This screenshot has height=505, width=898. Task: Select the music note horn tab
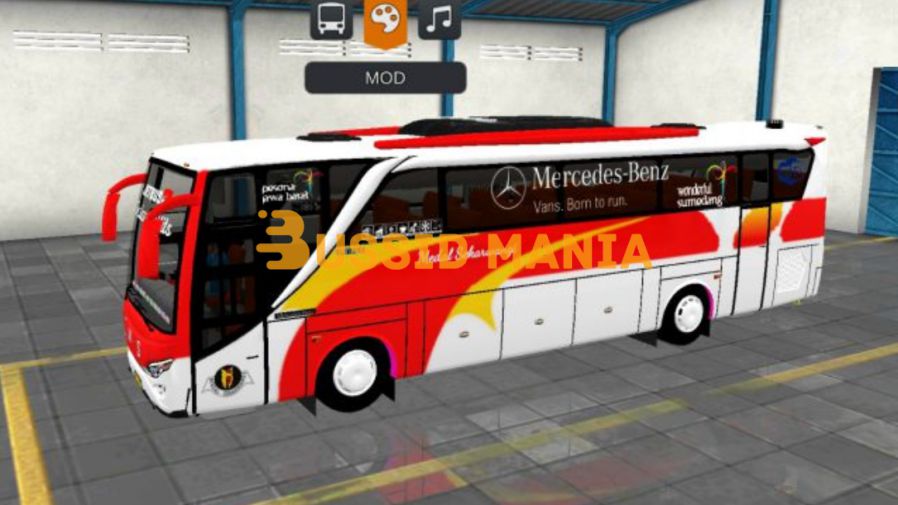[439, 19]
